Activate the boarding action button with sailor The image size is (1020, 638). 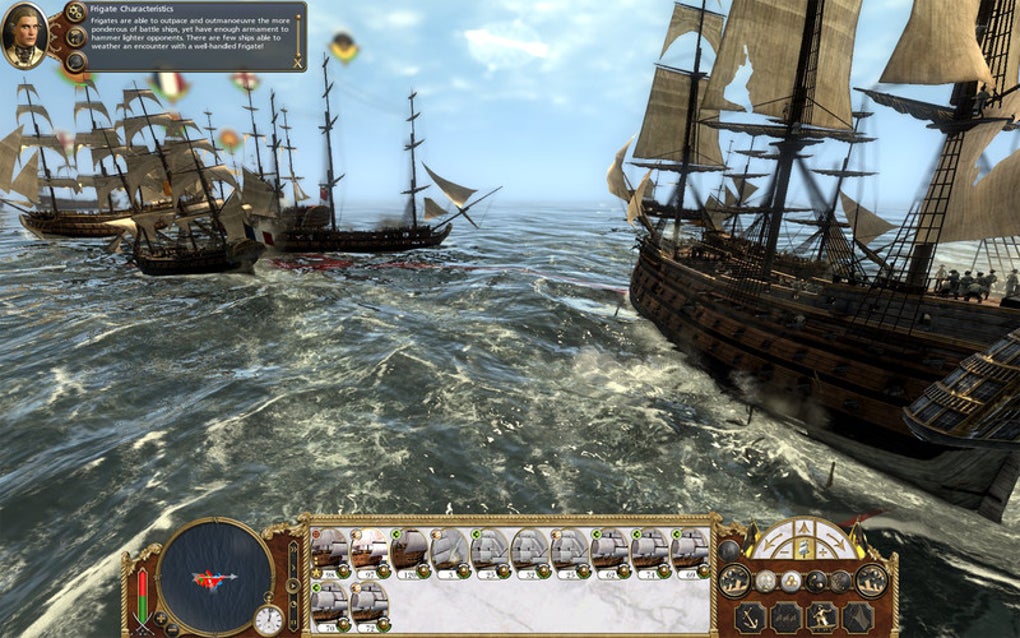click(x=821, y=616)
